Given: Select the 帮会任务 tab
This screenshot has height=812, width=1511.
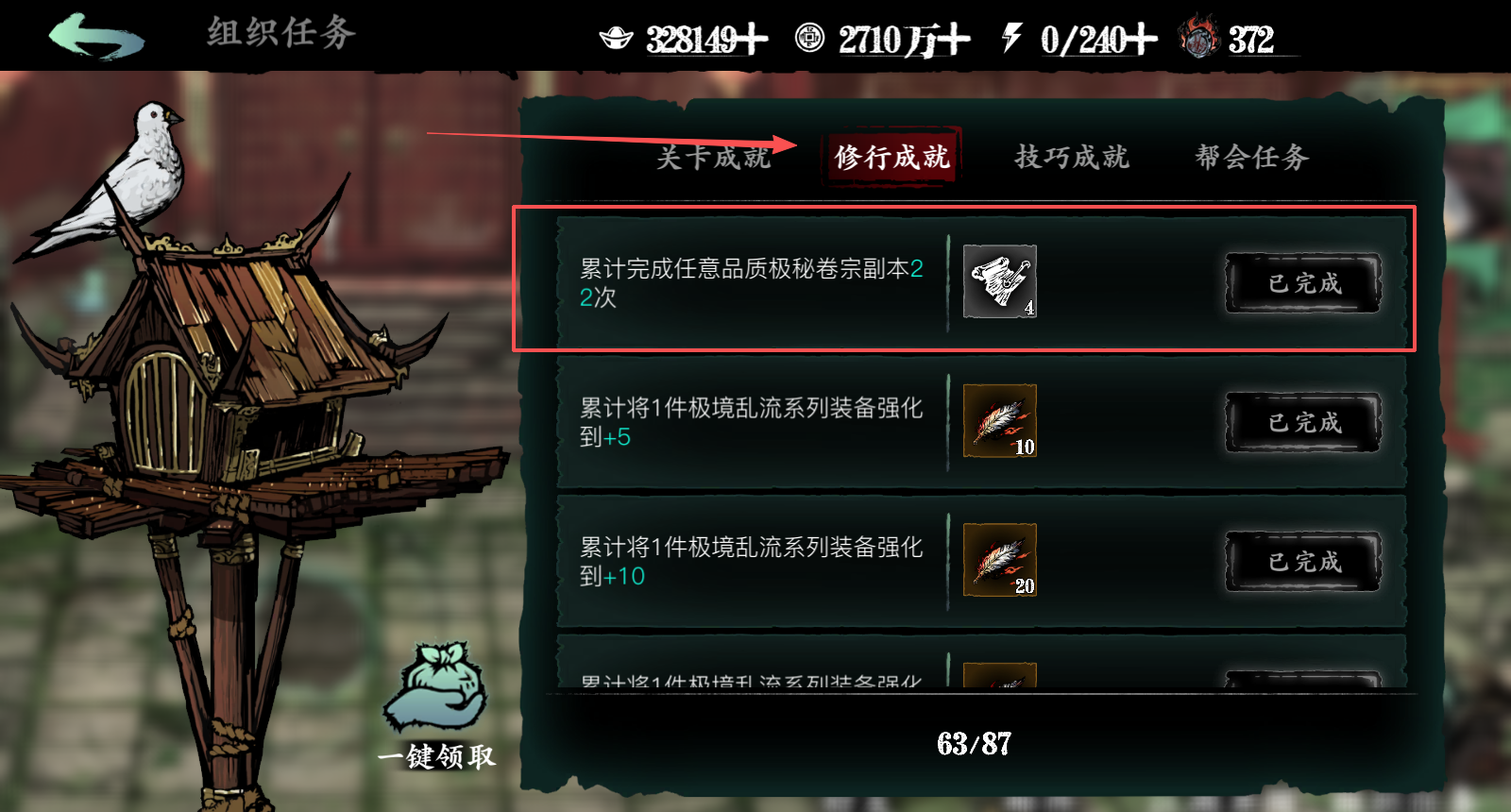Looking at the screenshot, I should (1249, 157).
